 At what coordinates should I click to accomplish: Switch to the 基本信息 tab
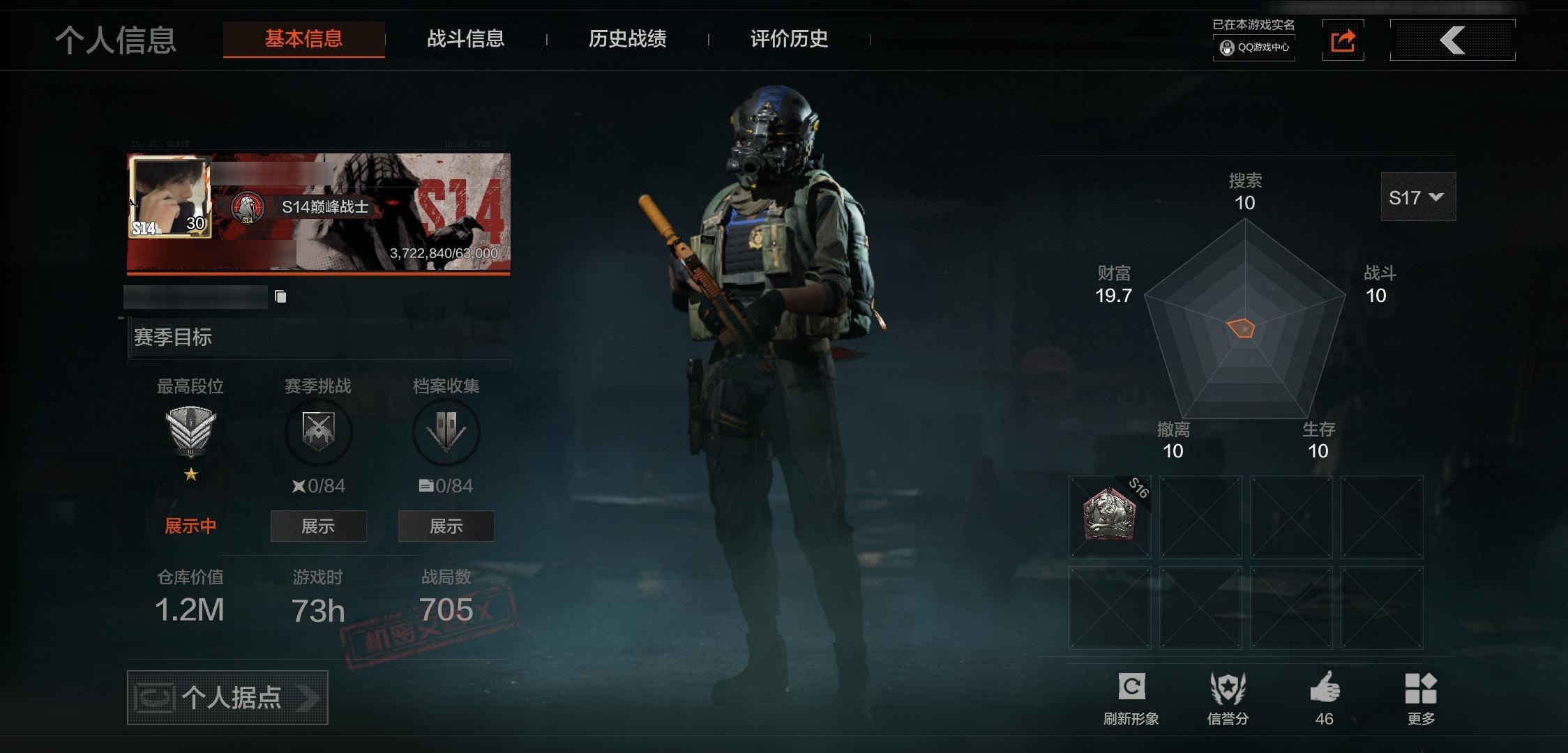pos(303,39)
